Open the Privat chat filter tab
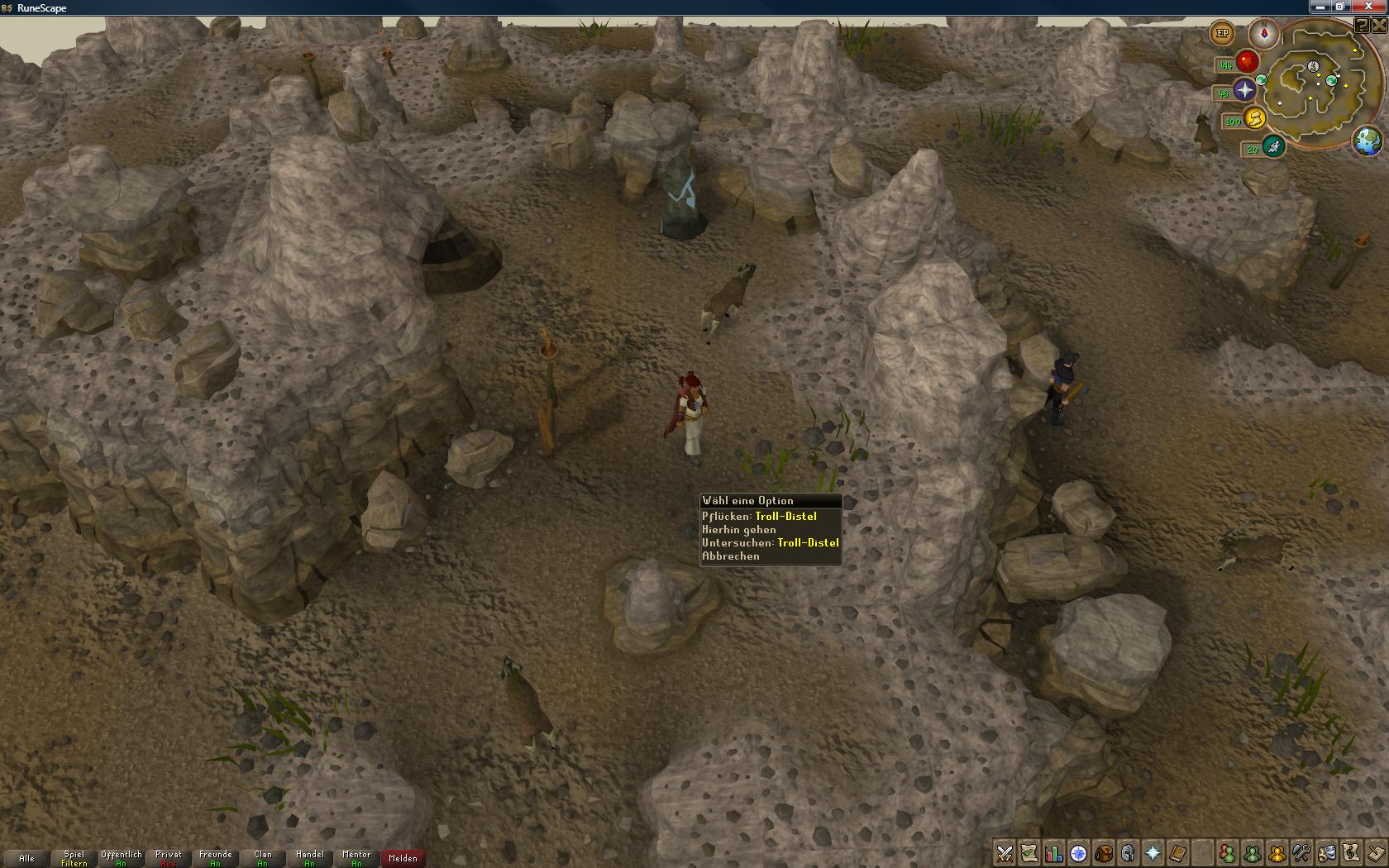Screen dimensions: 1389x868 pos(168,858)
